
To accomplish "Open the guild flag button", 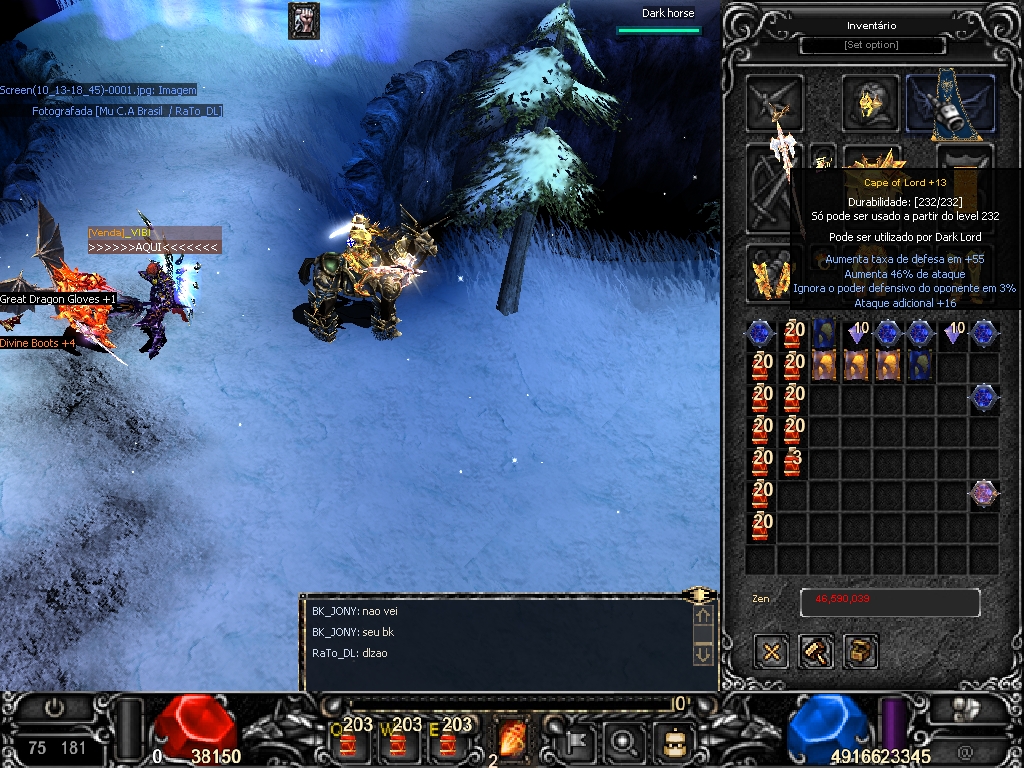I will (x=579, y=741).
